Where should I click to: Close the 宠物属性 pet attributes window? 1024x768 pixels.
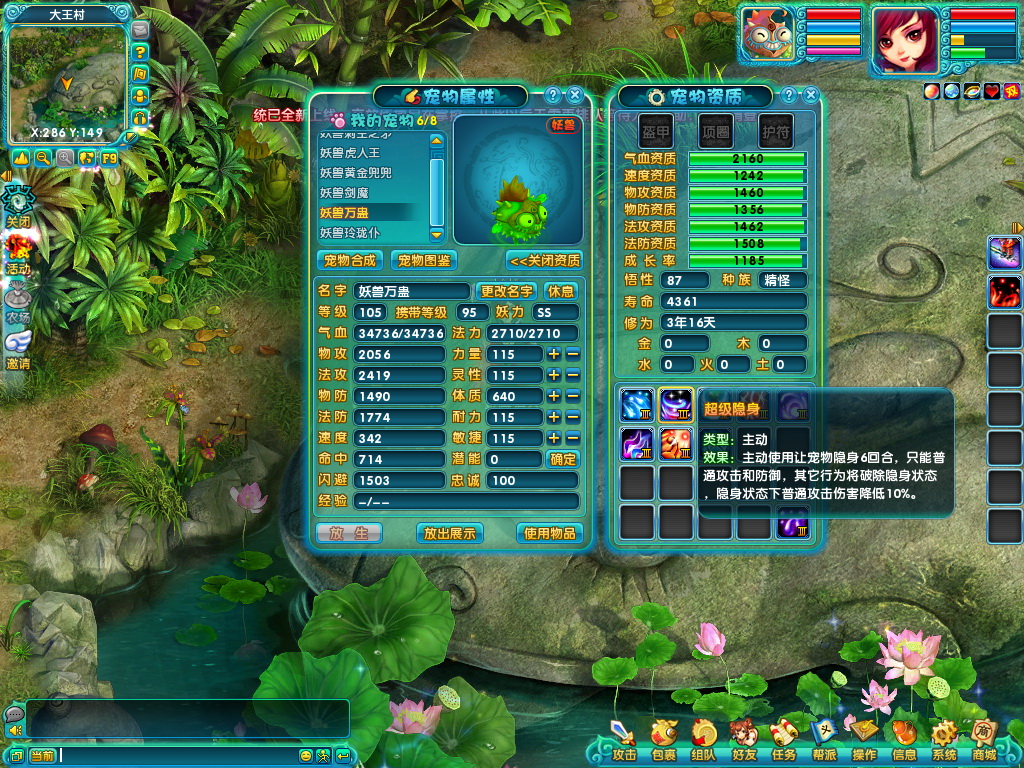pos(575,95)
